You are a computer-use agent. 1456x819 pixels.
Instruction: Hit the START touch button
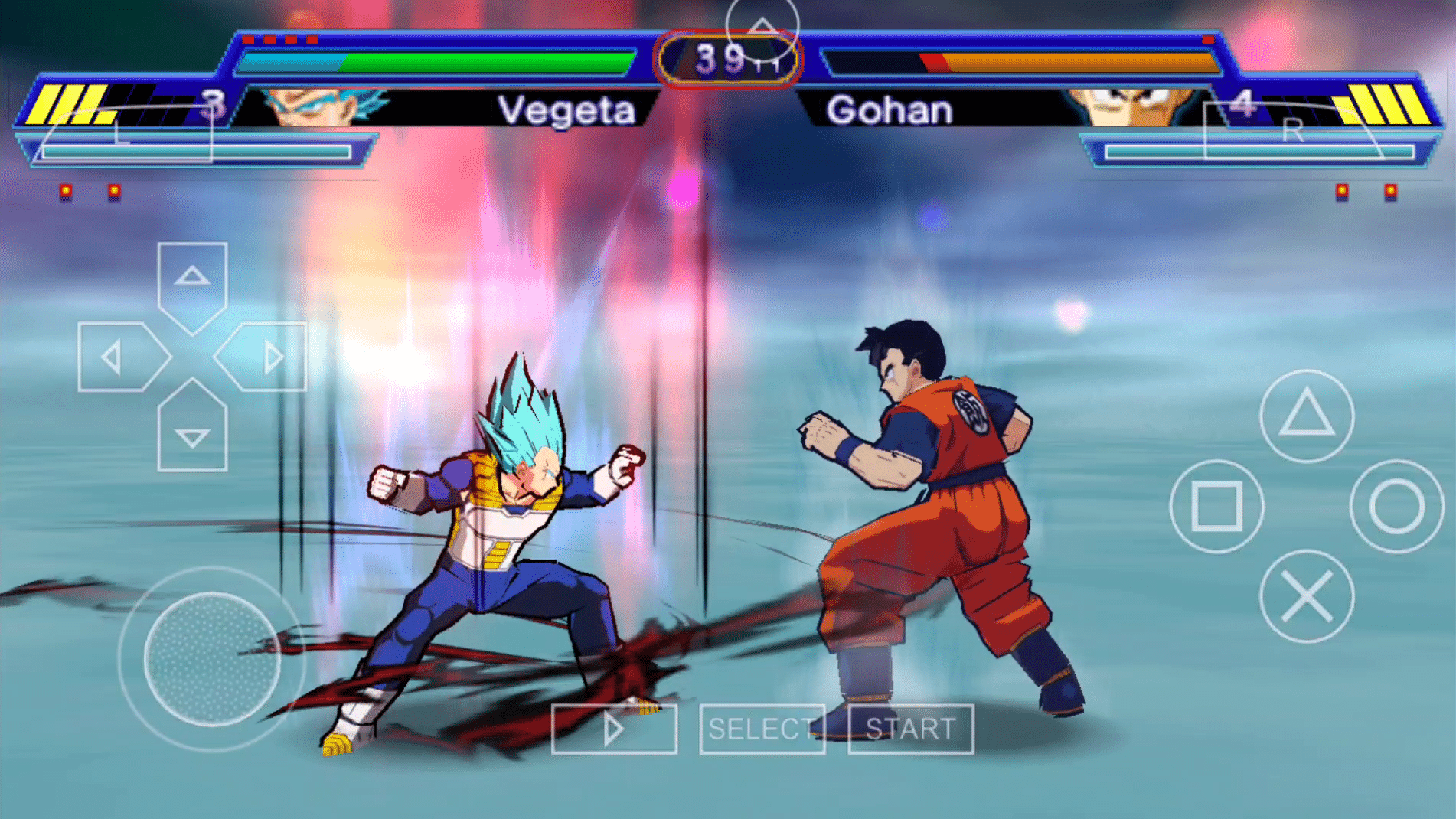coord(910,729)
